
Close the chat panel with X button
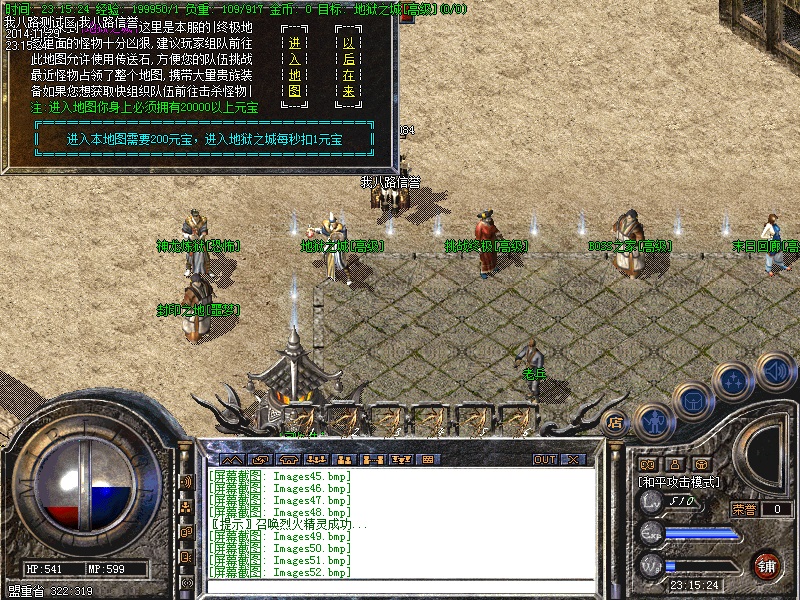pyautogui.click(x=573, y=459)
